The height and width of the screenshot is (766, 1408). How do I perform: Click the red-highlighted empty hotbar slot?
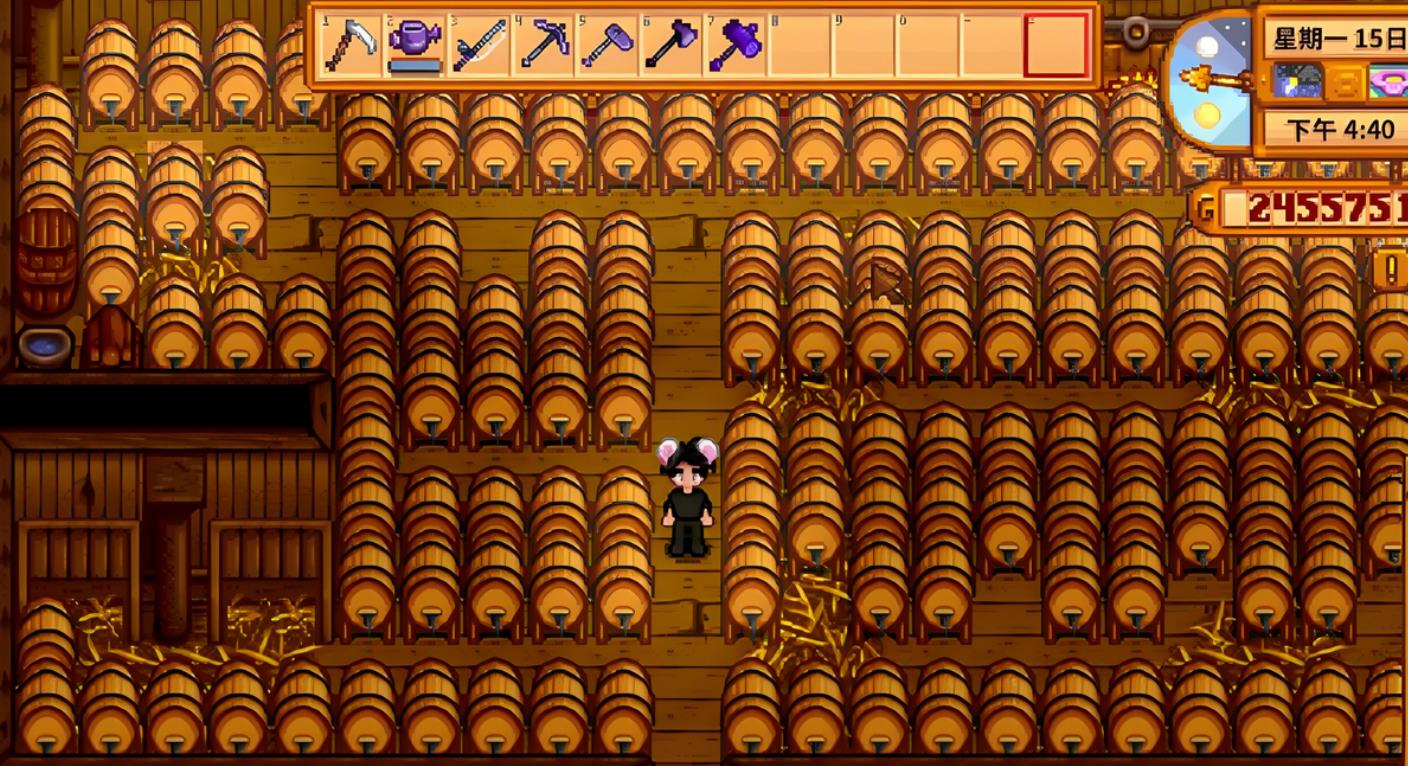tap(1055, 45)
